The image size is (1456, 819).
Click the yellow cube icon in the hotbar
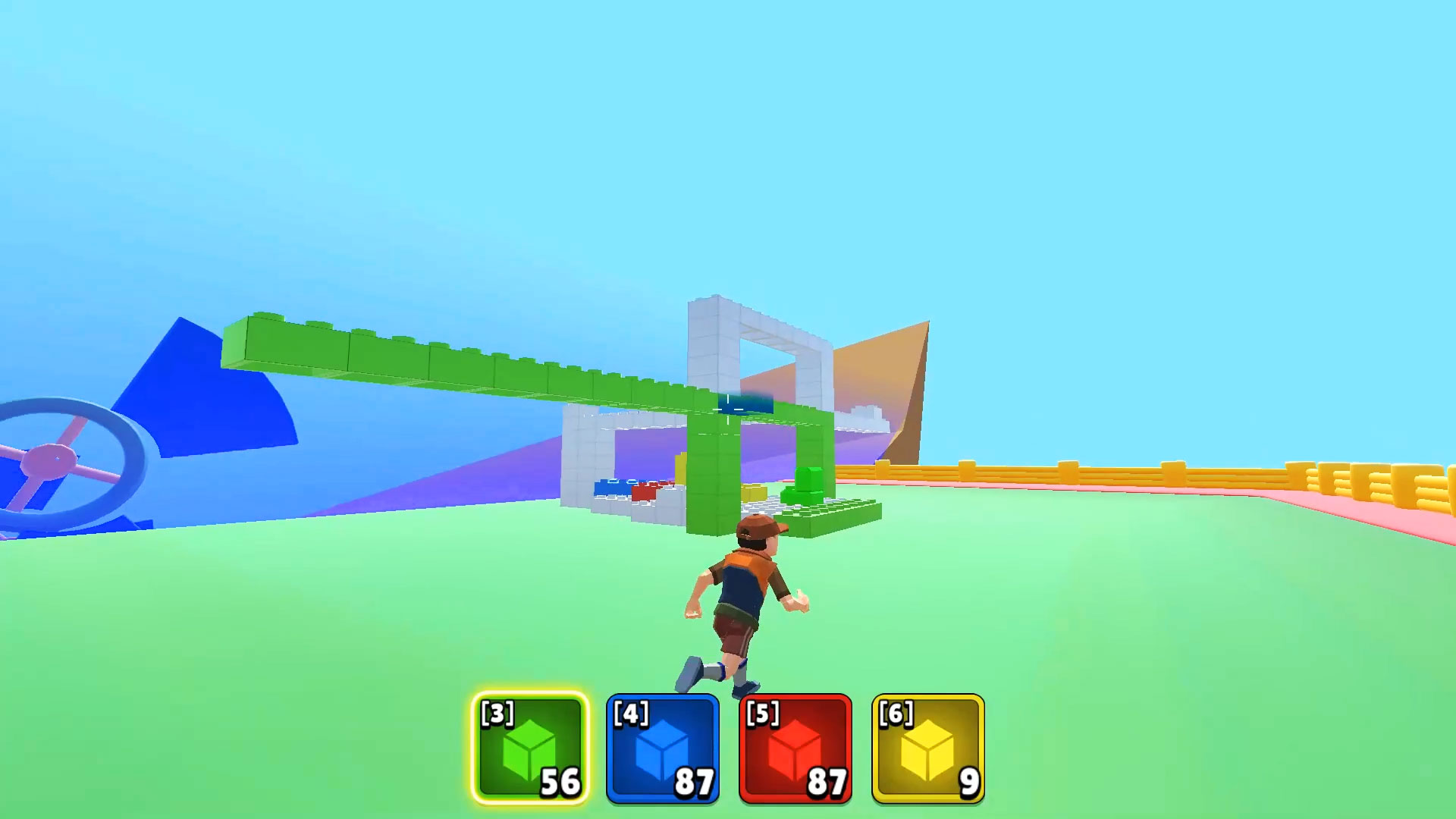(927, 751)
